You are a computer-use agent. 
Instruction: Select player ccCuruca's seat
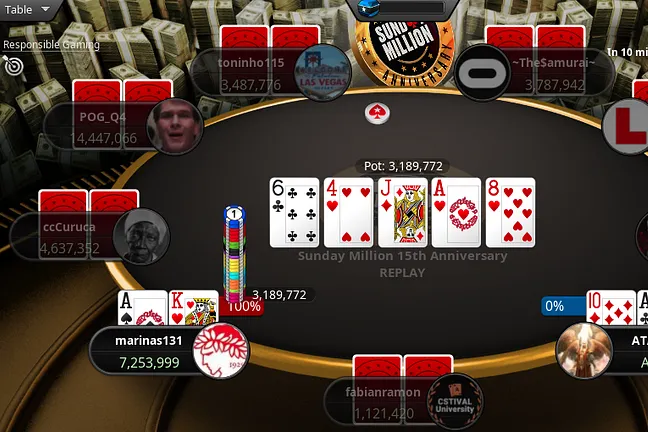[70, 237]
